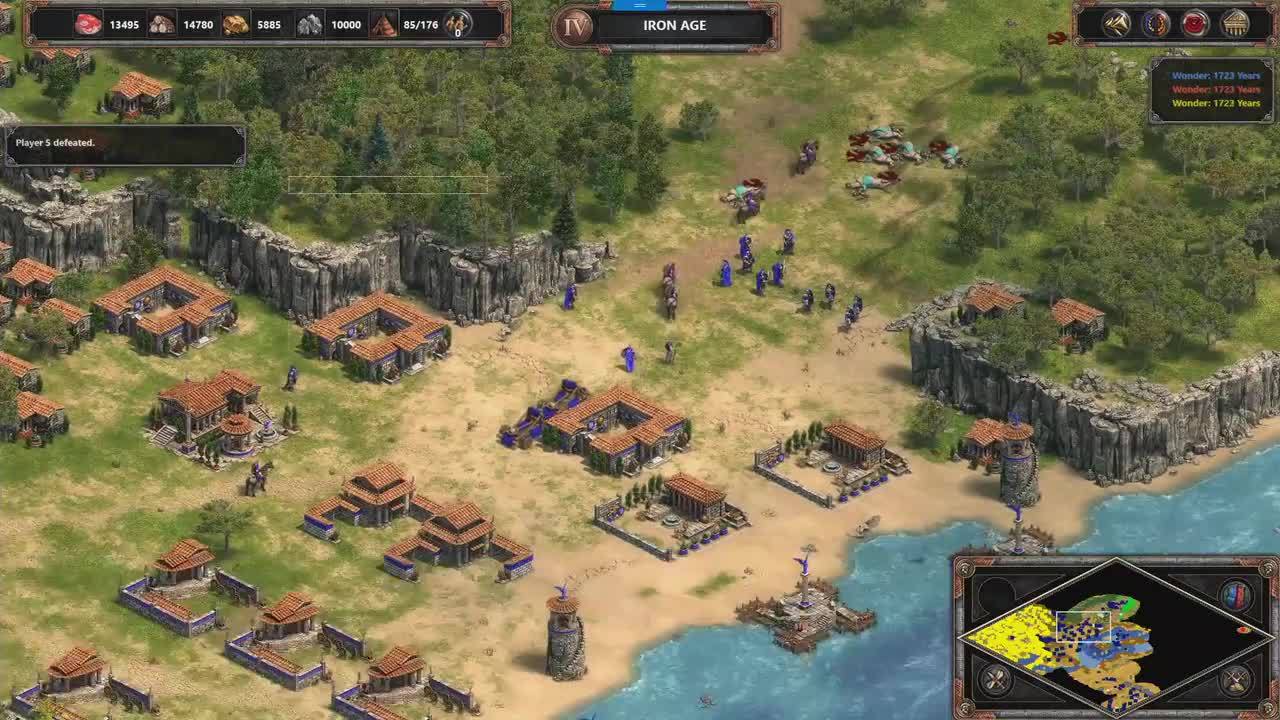Screen dimensions: 1280x720
Task: Collapse the Player 5 defeated message box
Action: tap(124, 143)
